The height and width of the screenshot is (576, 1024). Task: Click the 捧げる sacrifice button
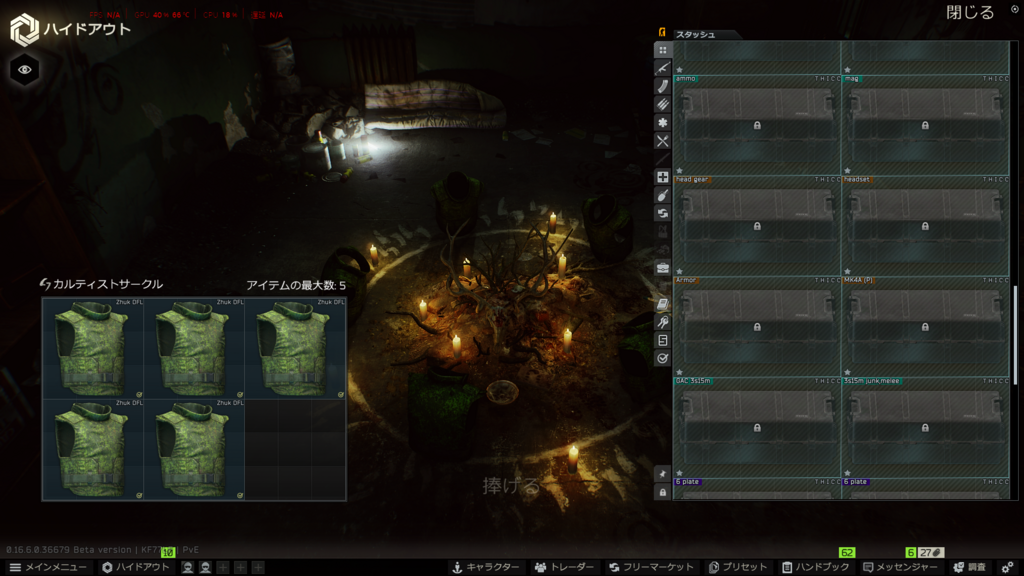[x=511, y=486]
